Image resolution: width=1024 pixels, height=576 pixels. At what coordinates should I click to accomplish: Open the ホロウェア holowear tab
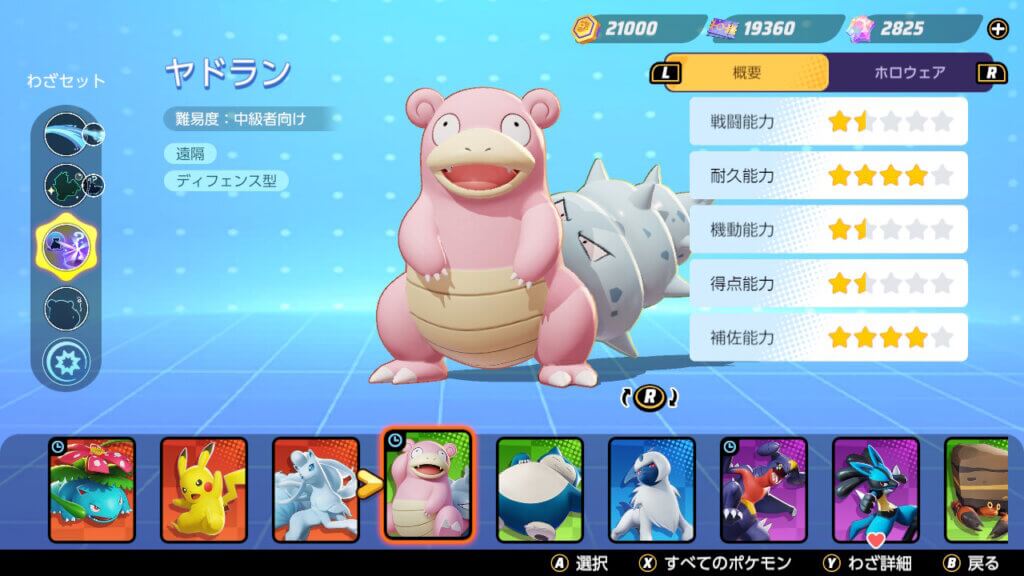pos(909,72)
